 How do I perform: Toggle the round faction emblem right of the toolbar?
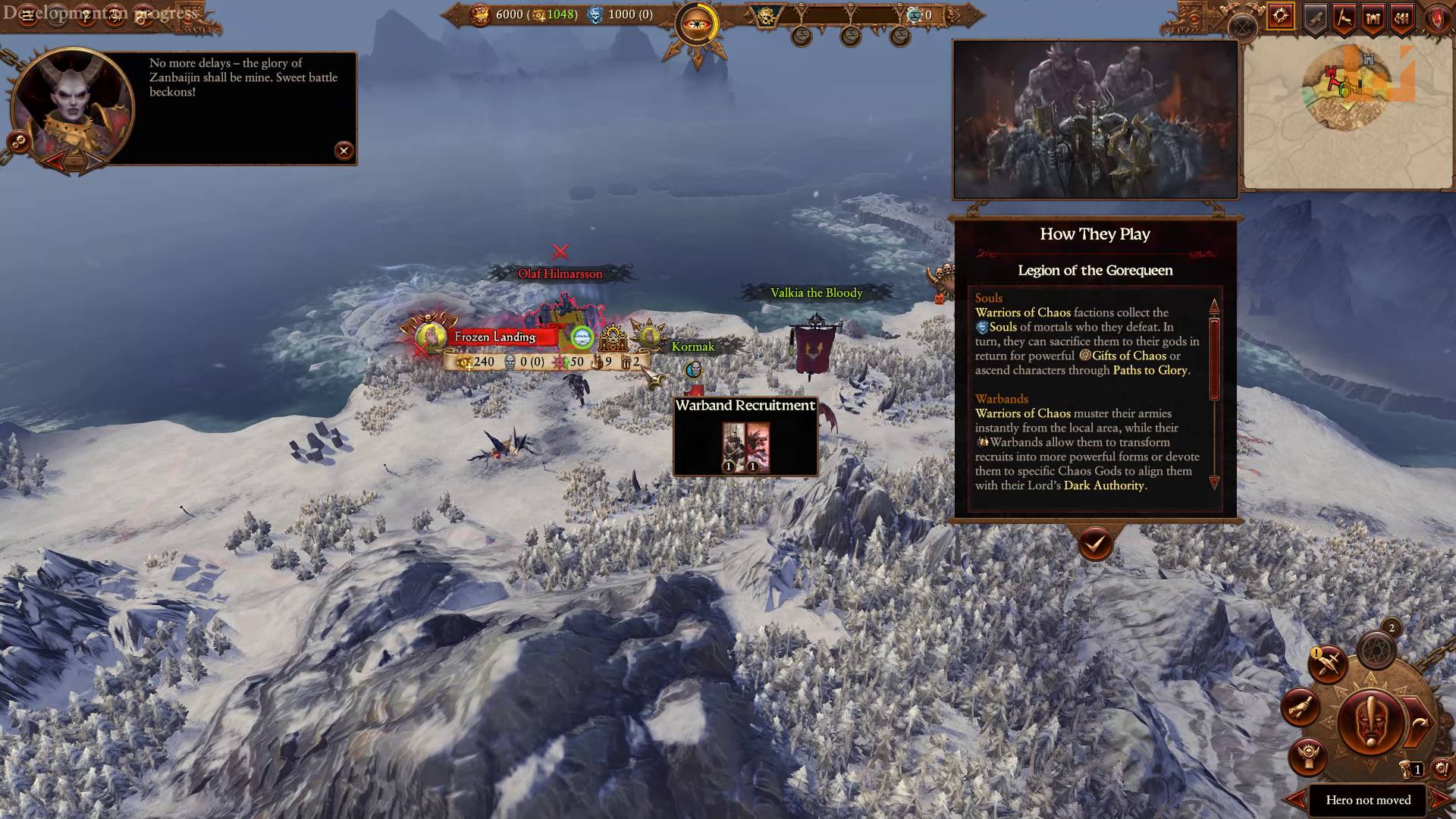(x=1436, y=19)
